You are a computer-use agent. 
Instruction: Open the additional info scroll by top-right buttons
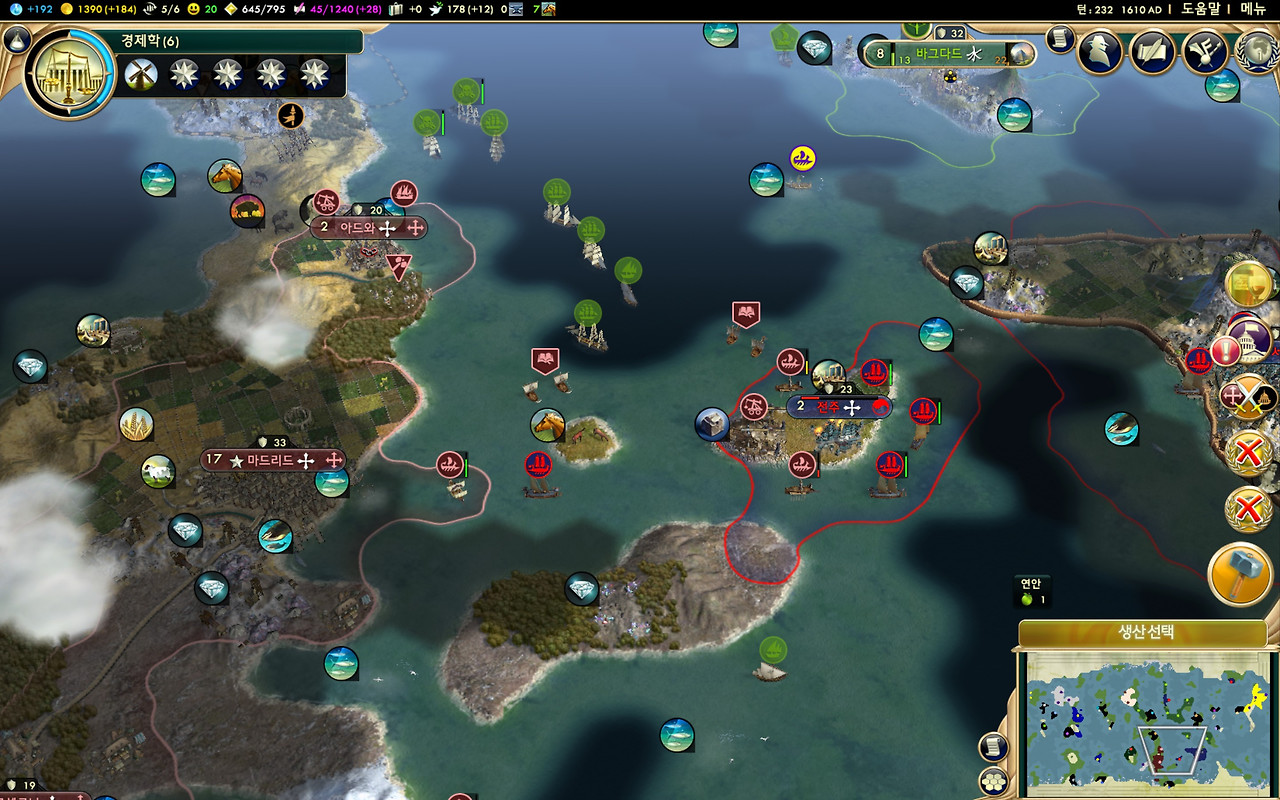(1060, 39)
